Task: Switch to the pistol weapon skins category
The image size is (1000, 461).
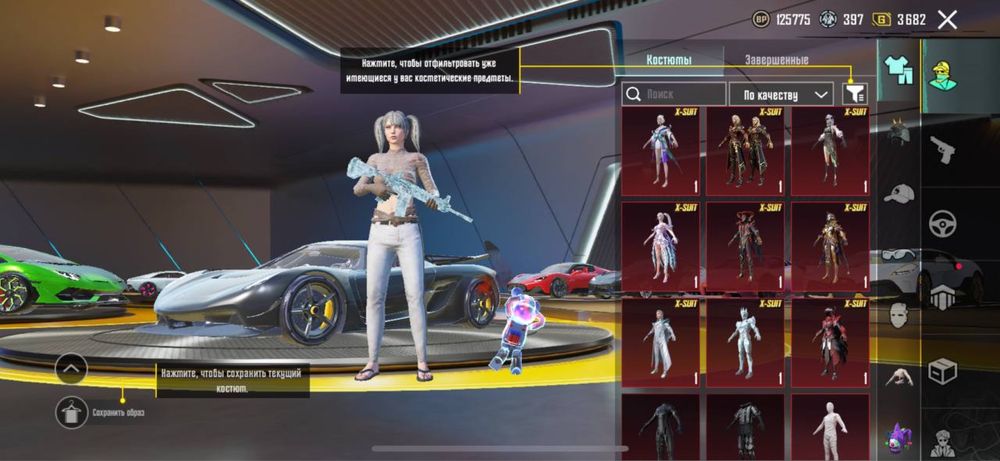Action: (x=943, y=150)
